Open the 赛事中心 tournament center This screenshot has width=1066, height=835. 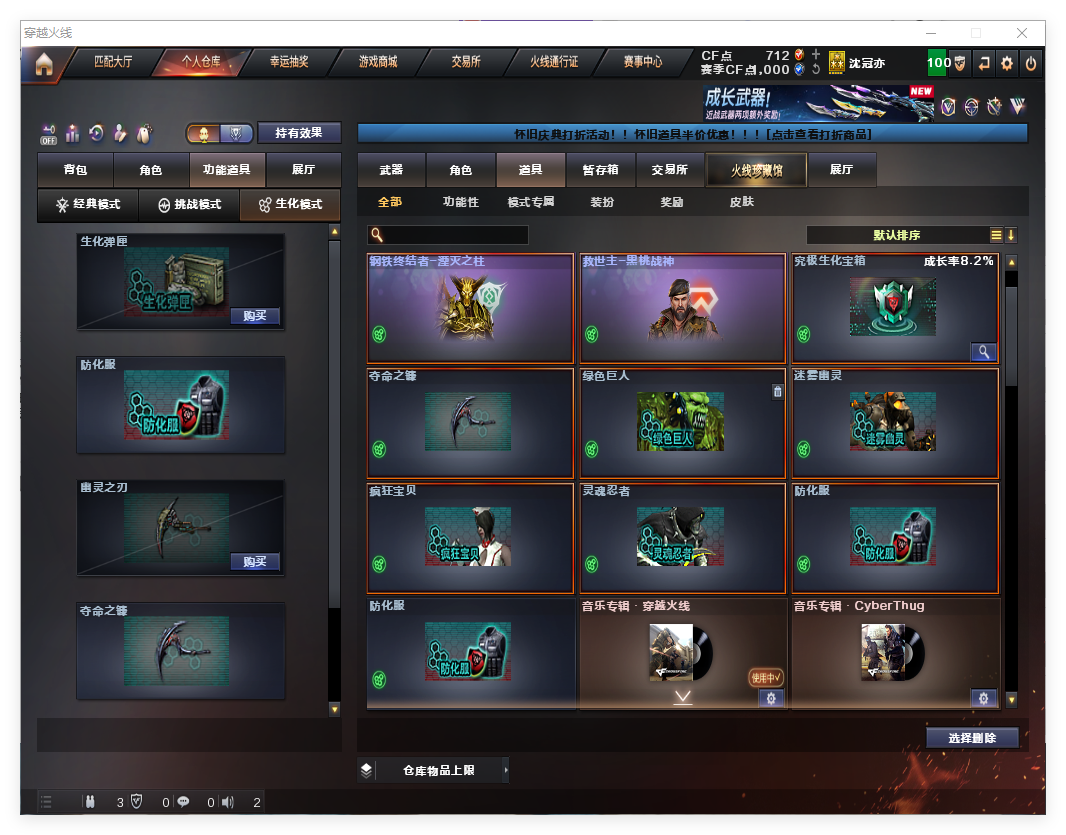(x=642, y=62)
